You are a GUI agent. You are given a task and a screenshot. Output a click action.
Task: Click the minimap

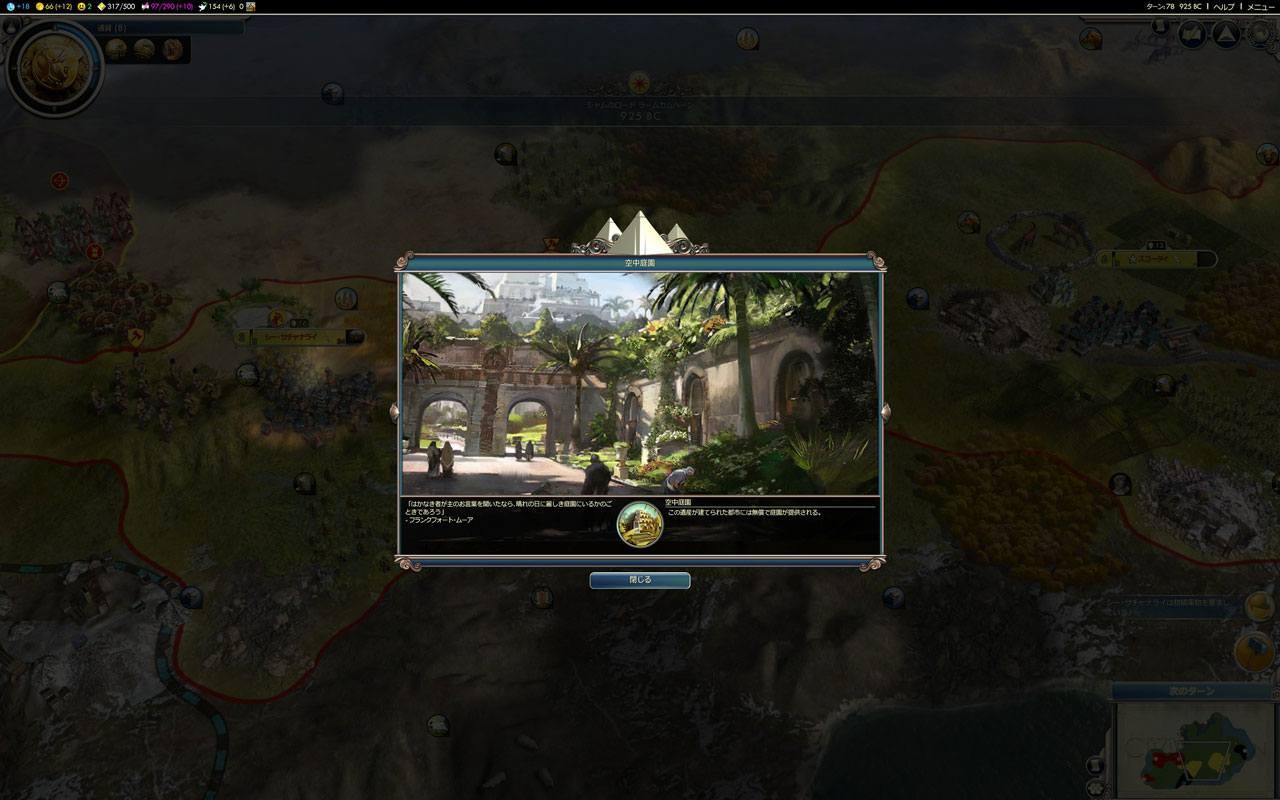(x=1193, y=752)
